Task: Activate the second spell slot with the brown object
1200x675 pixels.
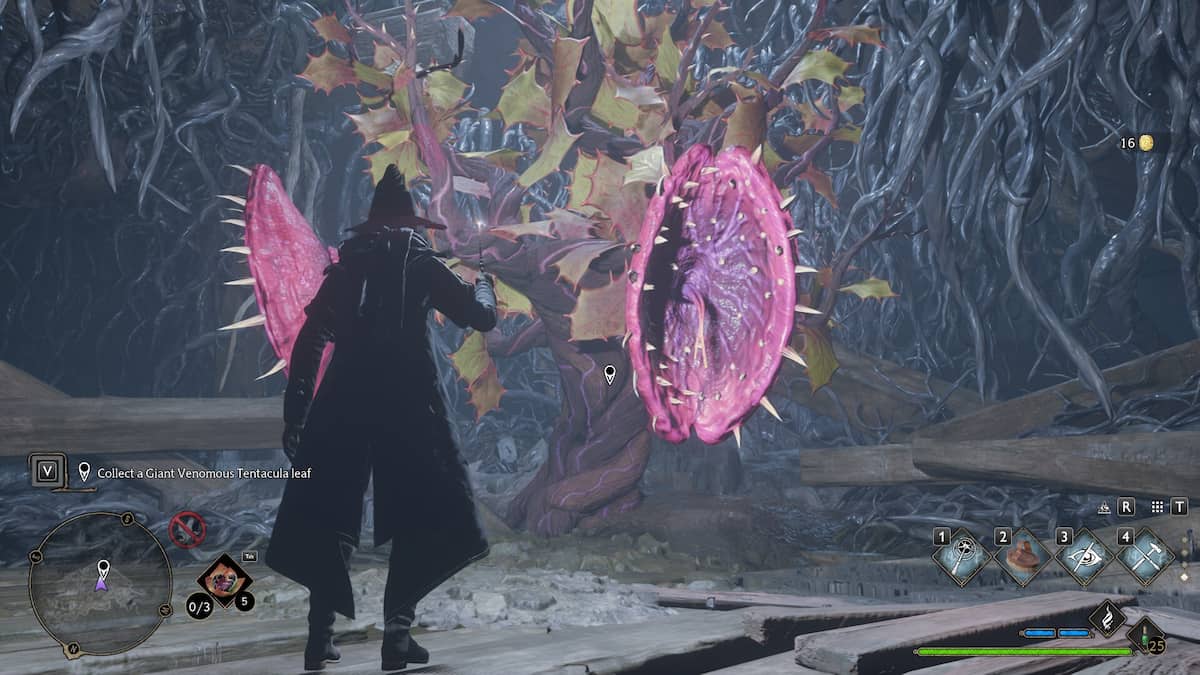Action: tap(1022, 558)
